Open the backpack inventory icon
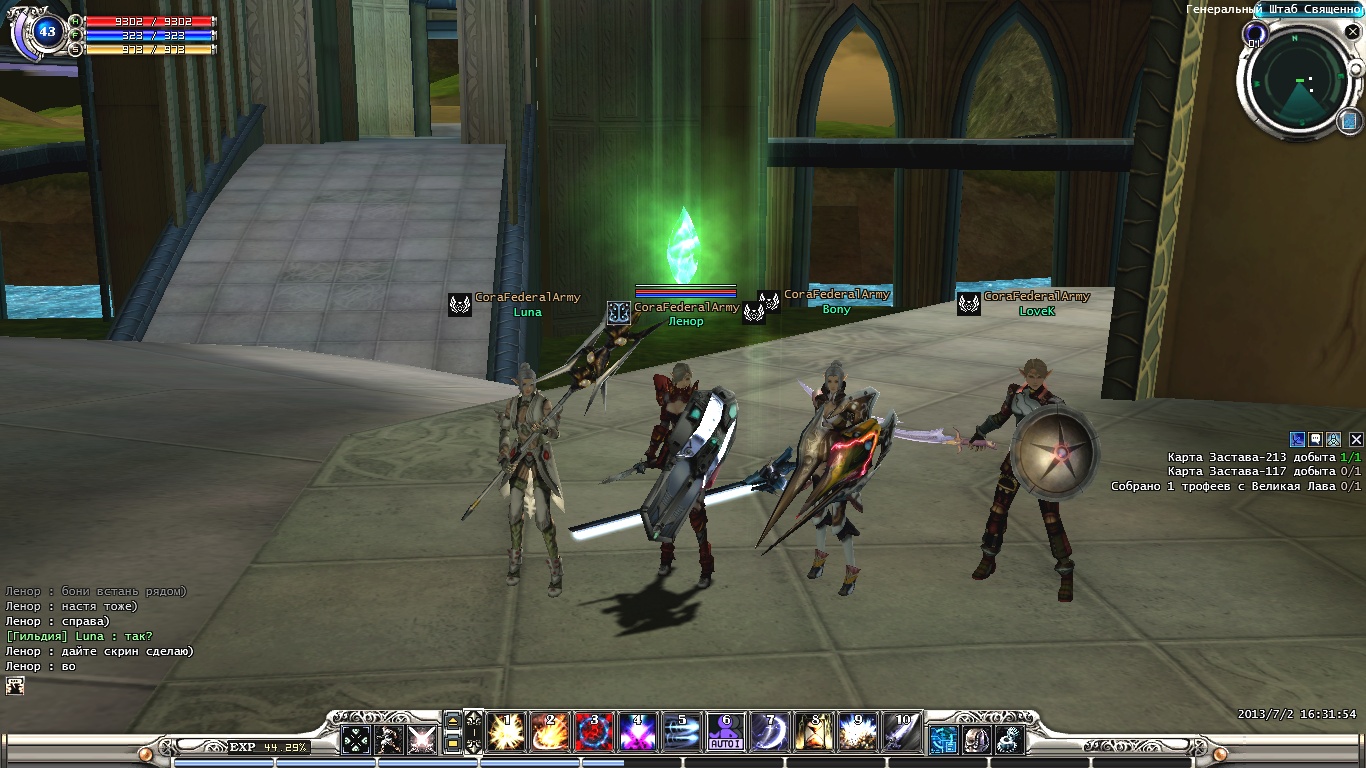 click(977, 740)
